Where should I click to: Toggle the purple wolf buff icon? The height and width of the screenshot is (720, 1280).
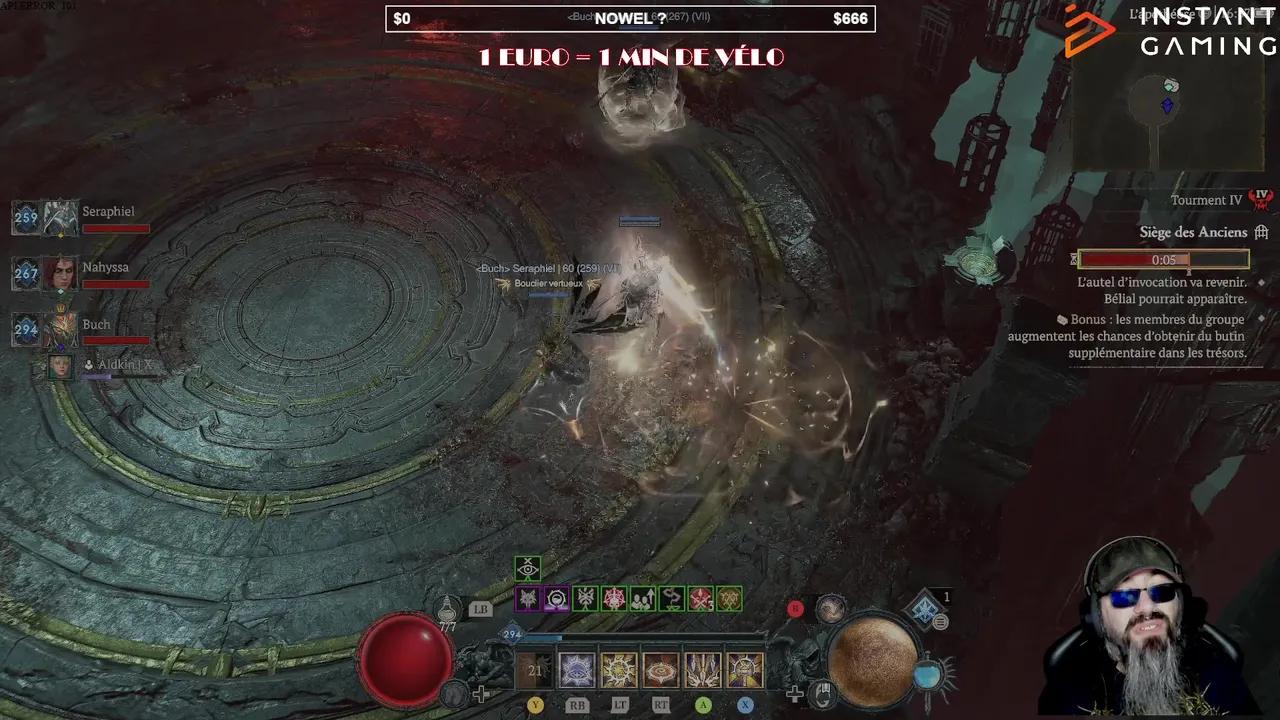tap(530, 598)
